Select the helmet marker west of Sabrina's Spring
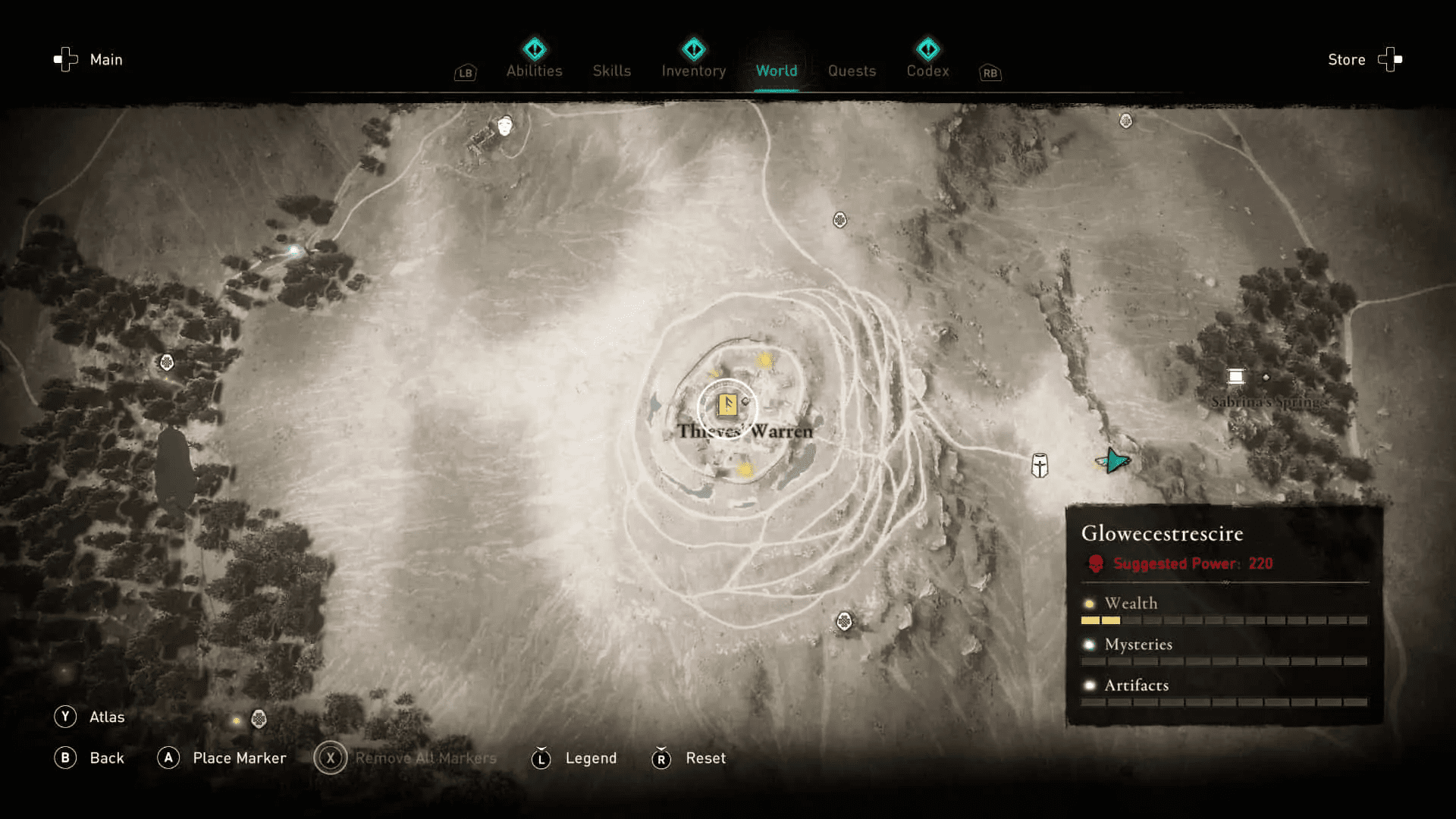 1038,466
